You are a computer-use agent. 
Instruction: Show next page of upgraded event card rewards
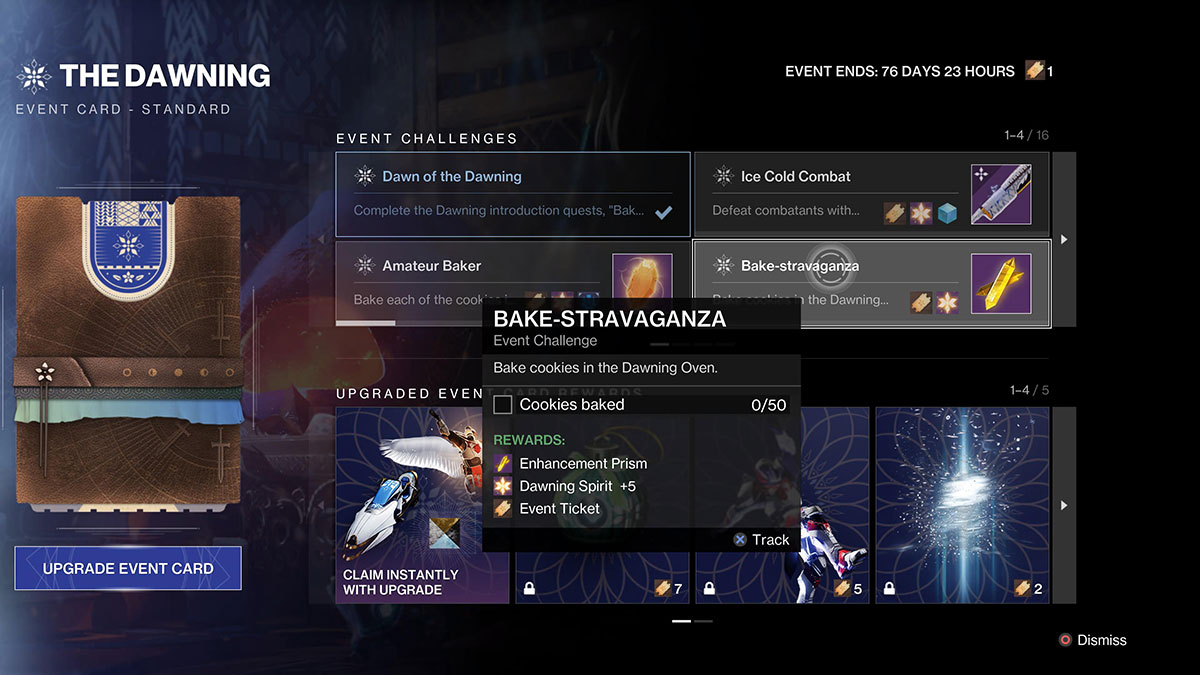[x=1064, y=505]
